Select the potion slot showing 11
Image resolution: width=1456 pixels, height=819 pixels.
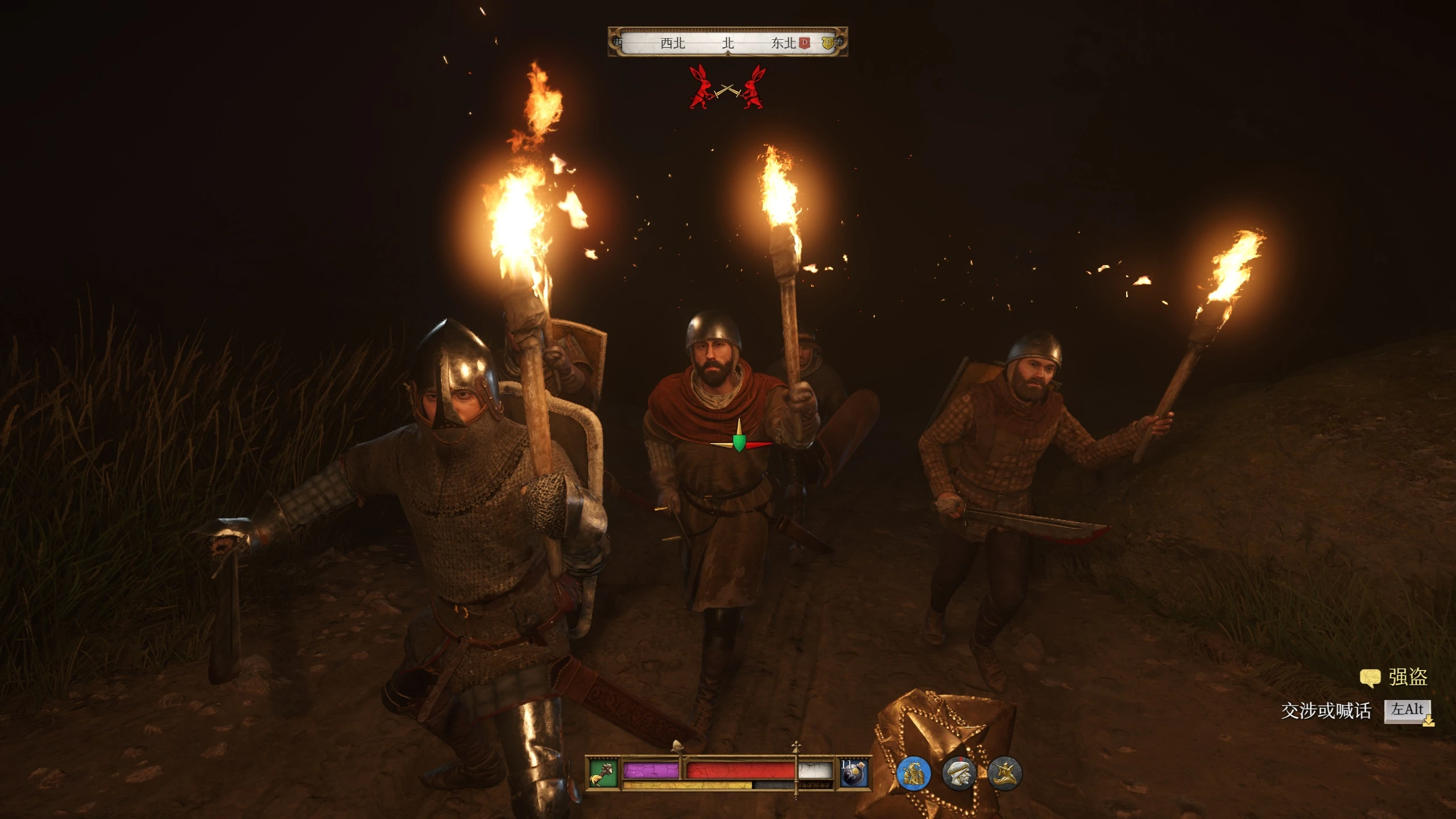click(x=855, y=773)
